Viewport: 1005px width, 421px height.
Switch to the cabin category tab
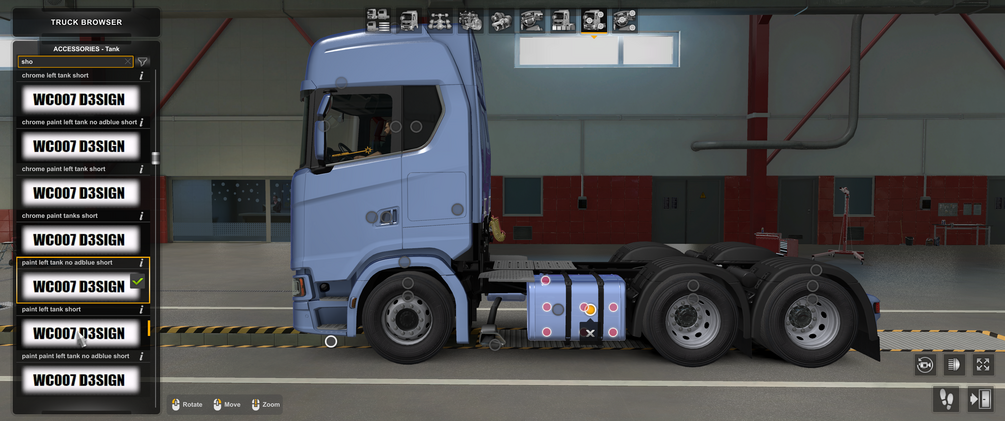coord(409,19)
